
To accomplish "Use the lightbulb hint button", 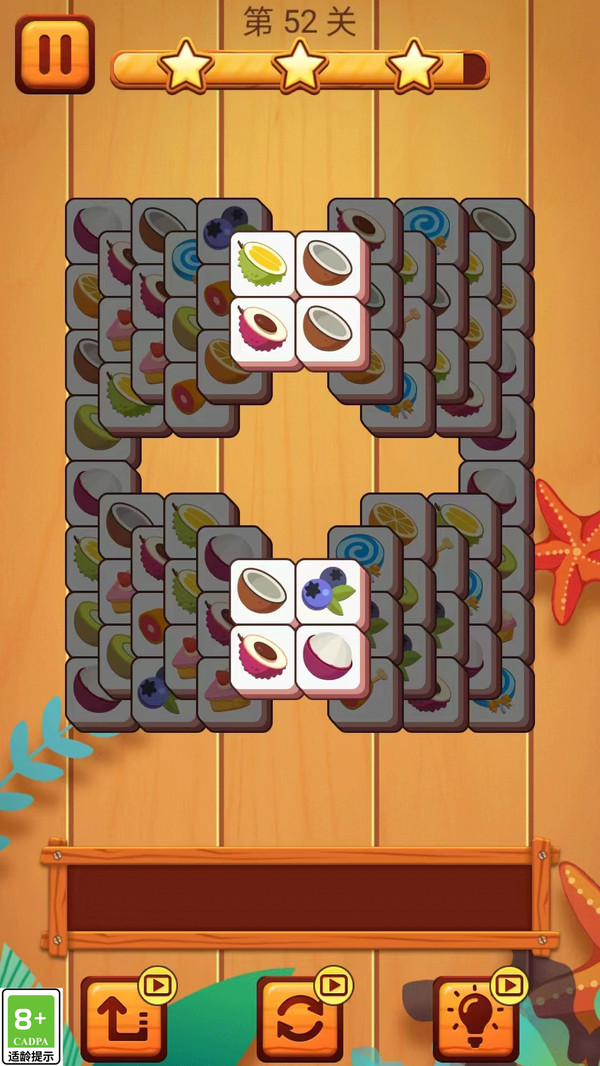I will (x=476, y=1018).
